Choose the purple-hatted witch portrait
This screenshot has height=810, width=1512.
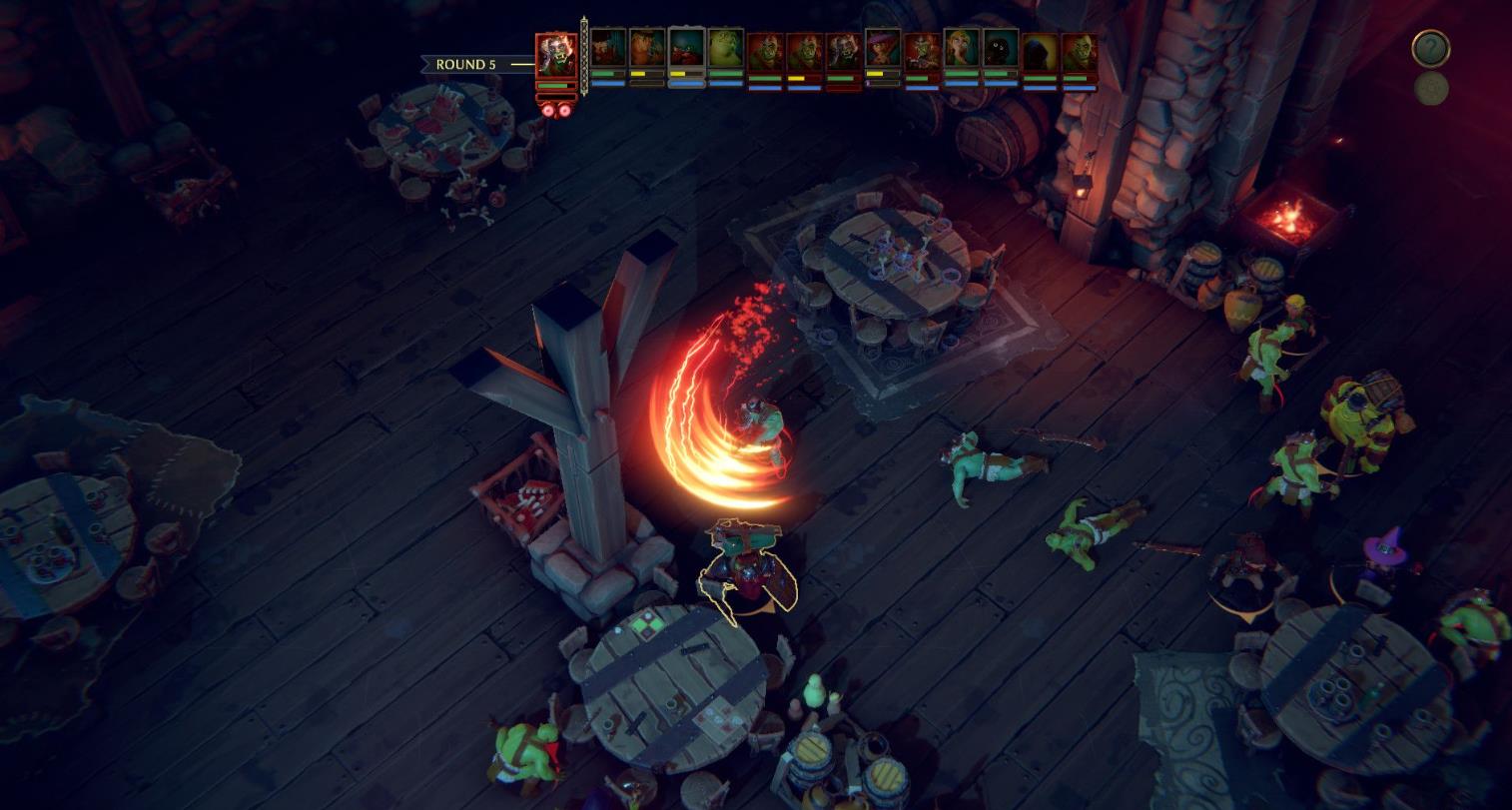[883, 50]
